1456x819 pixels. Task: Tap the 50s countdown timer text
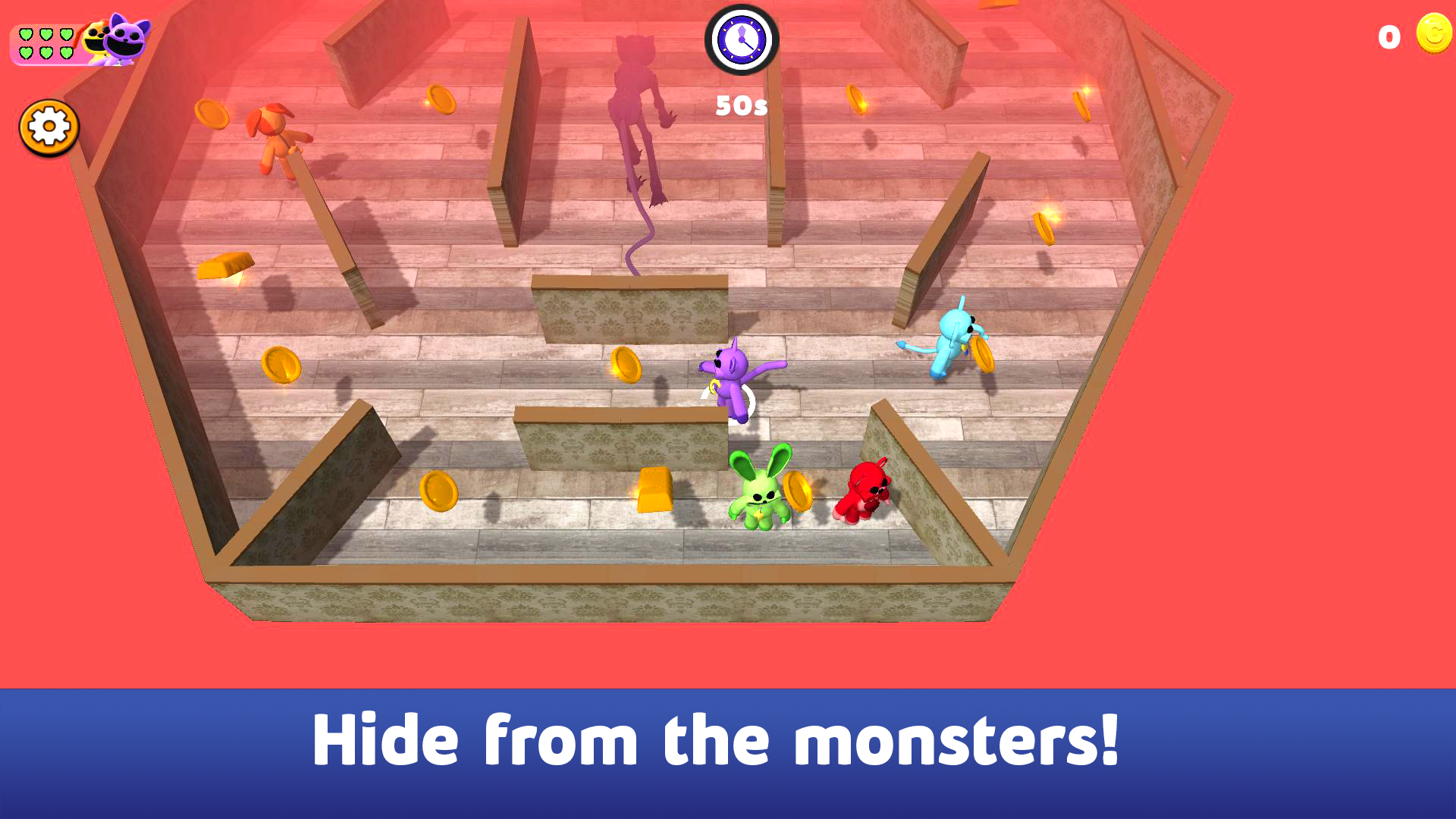(x=739, y=106)
